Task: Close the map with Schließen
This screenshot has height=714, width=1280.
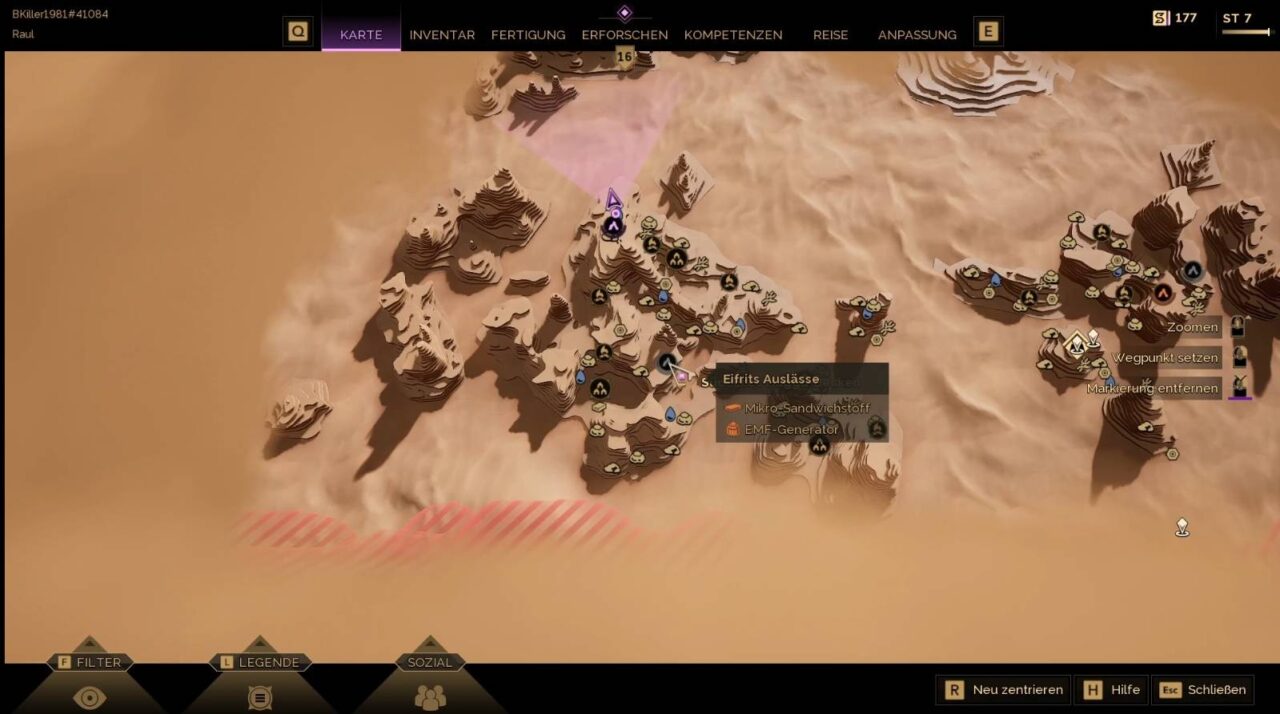Action: [1203, 689]
